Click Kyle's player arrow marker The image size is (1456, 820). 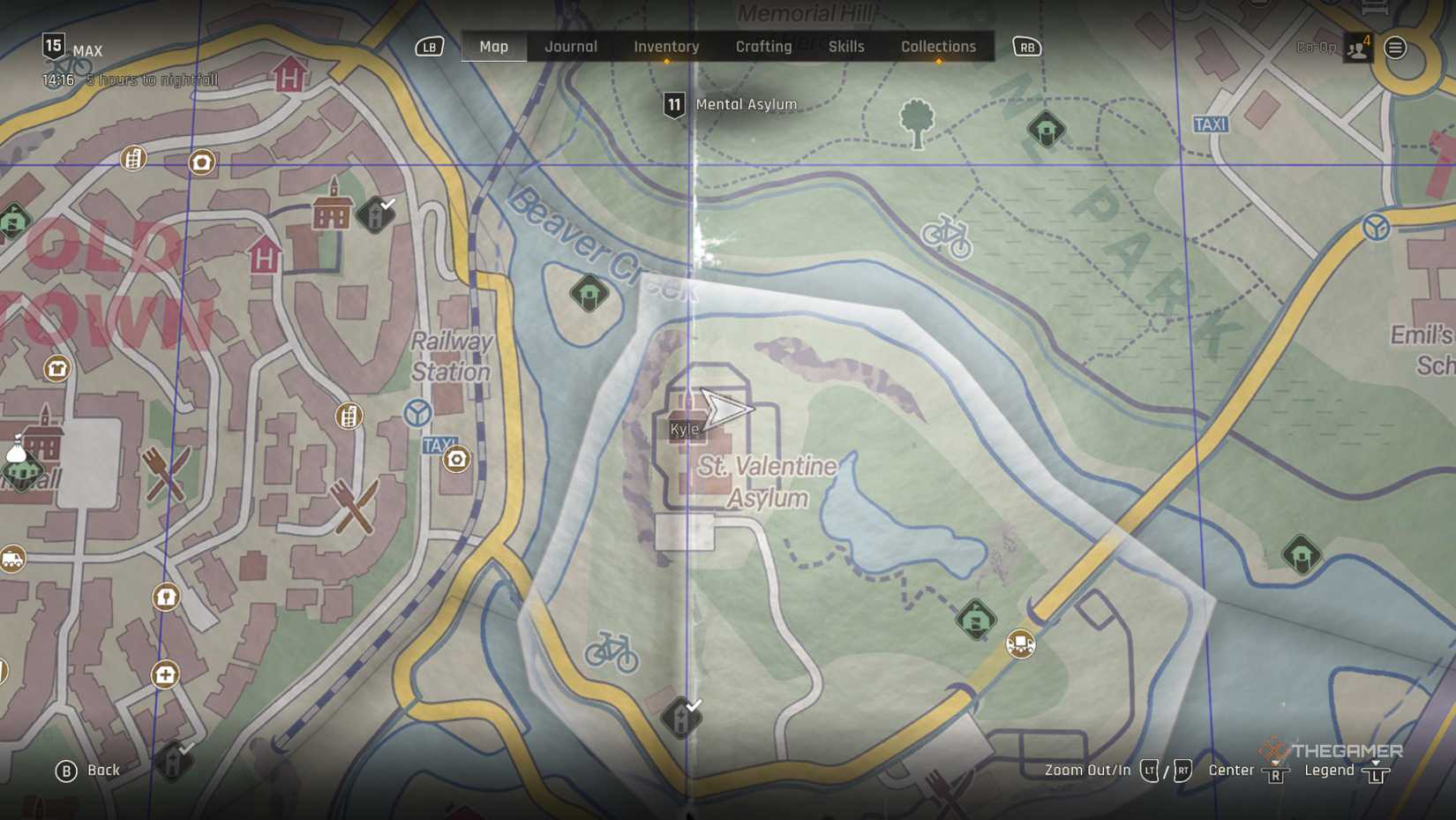point(724,409)
